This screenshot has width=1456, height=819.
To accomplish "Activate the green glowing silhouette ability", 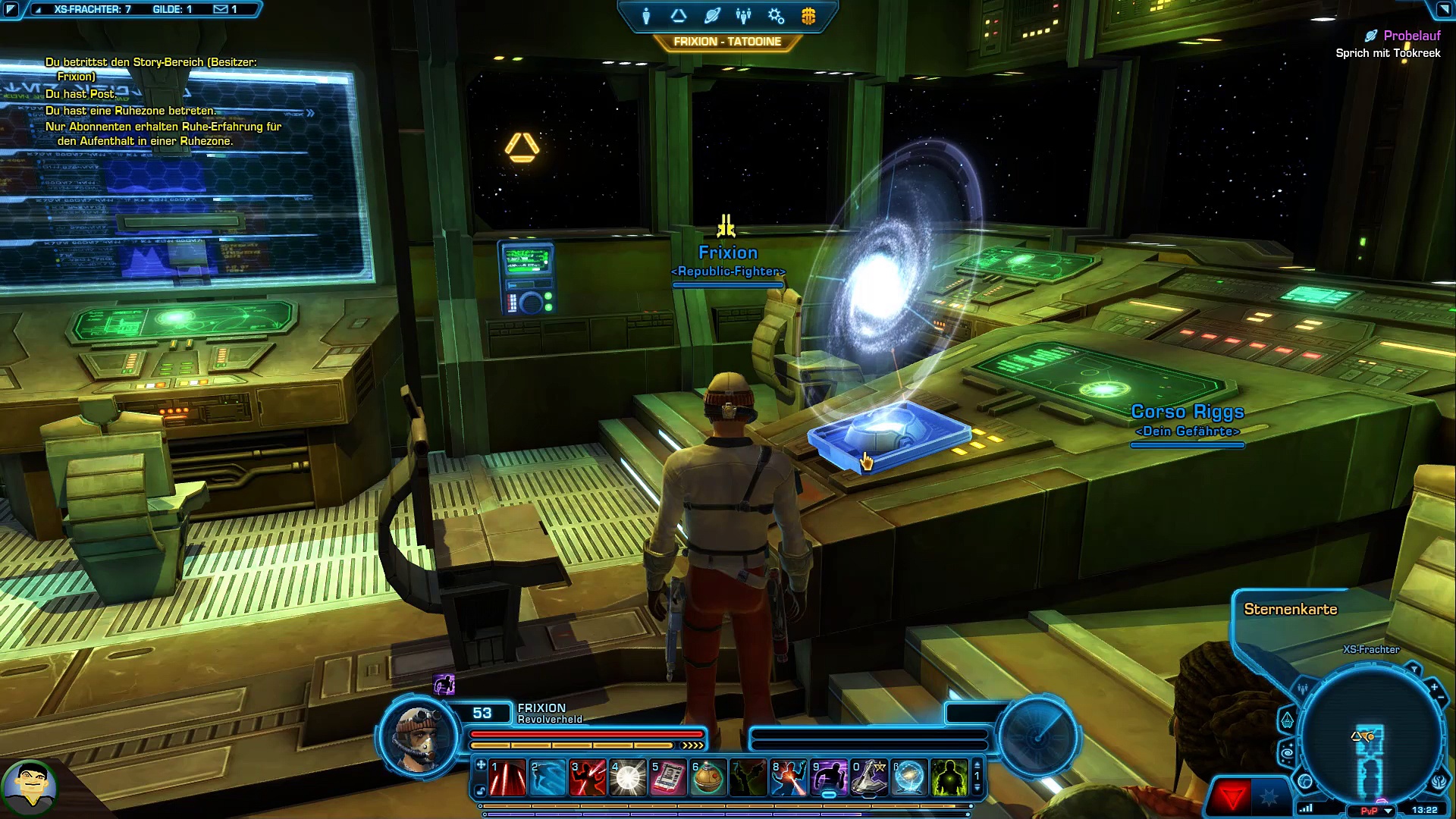I will [x=949, y=778].
